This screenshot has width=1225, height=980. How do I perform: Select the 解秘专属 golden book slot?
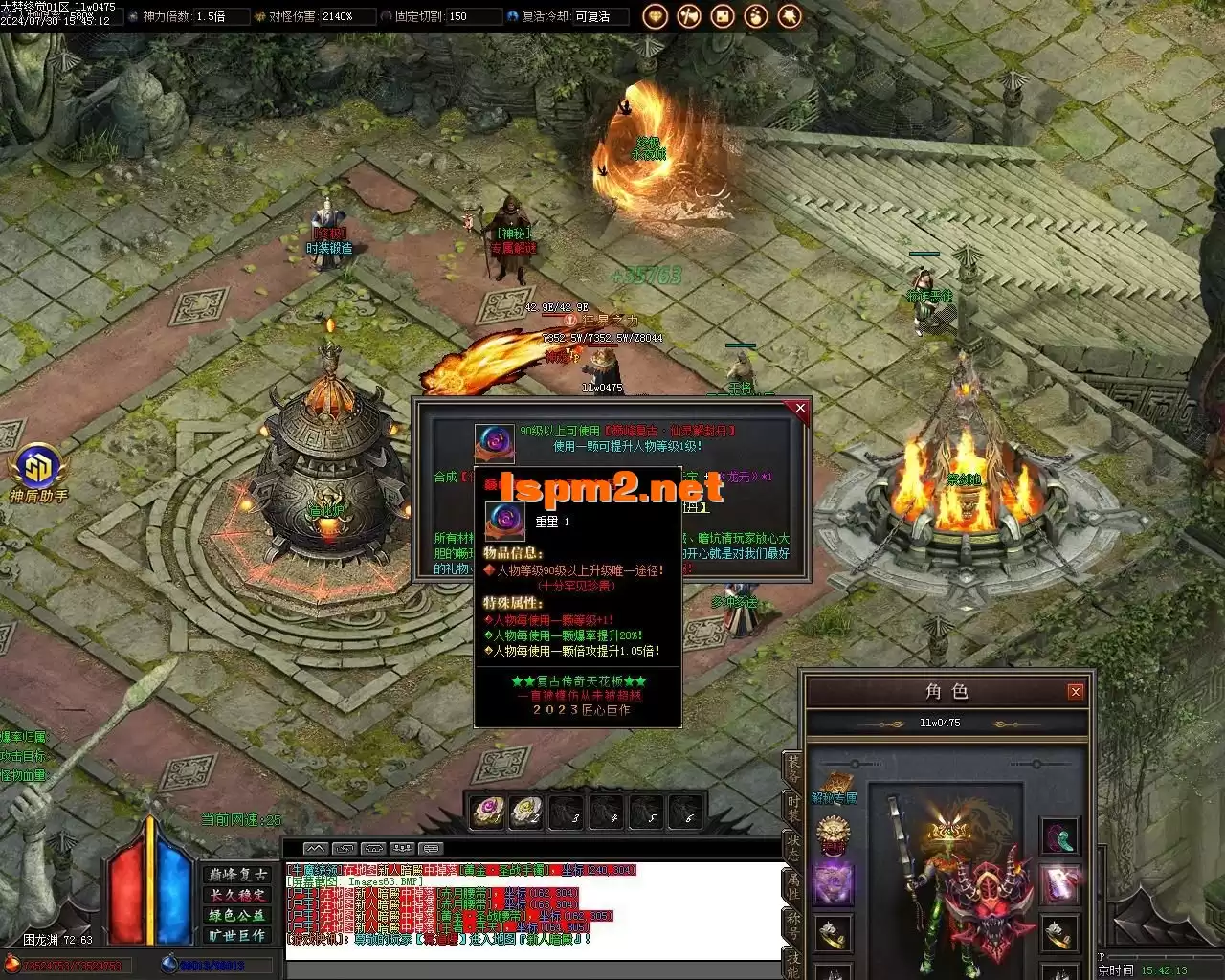tap(835, 783)
